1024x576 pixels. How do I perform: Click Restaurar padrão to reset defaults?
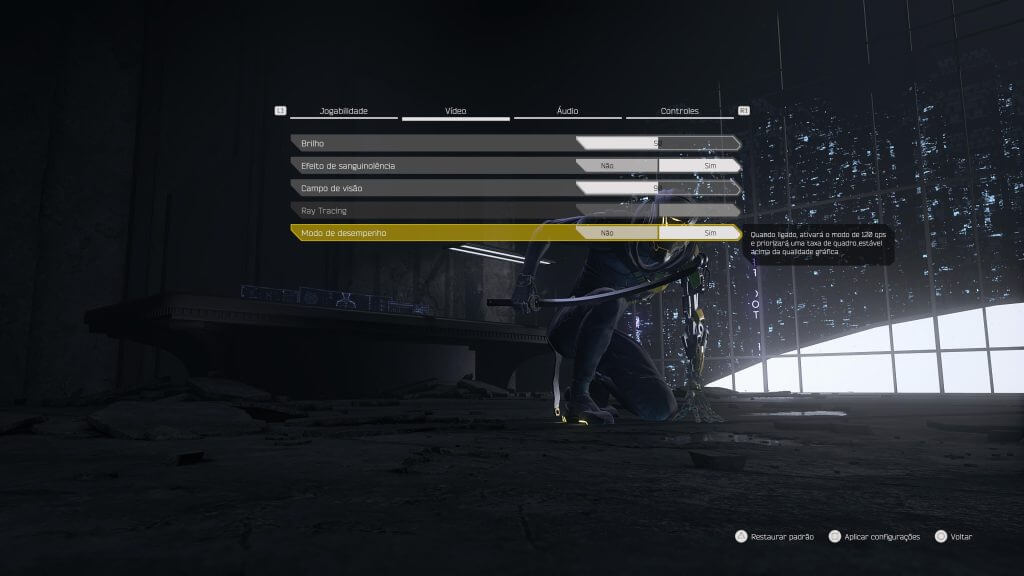(x=775, y=537)
